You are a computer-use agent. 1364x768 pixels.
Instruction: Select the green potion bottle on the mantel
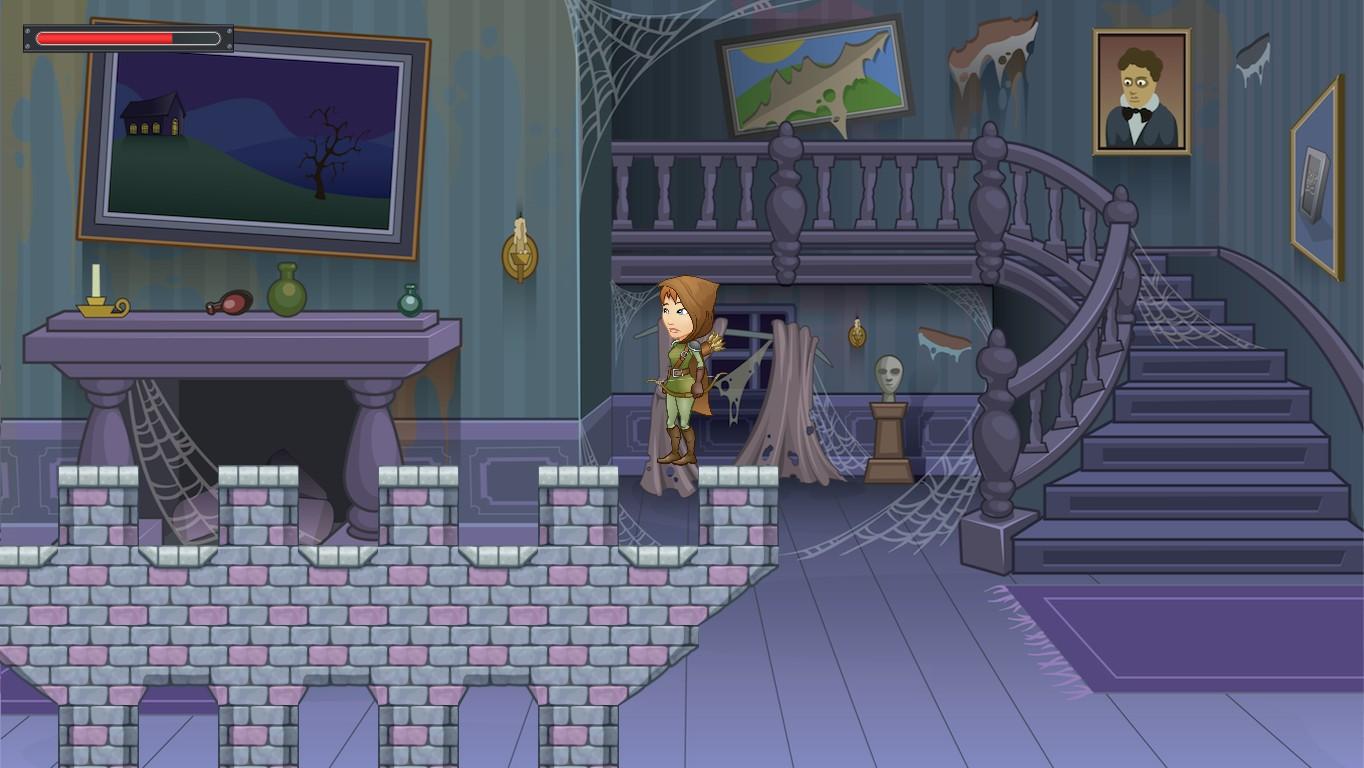[288, 293]
